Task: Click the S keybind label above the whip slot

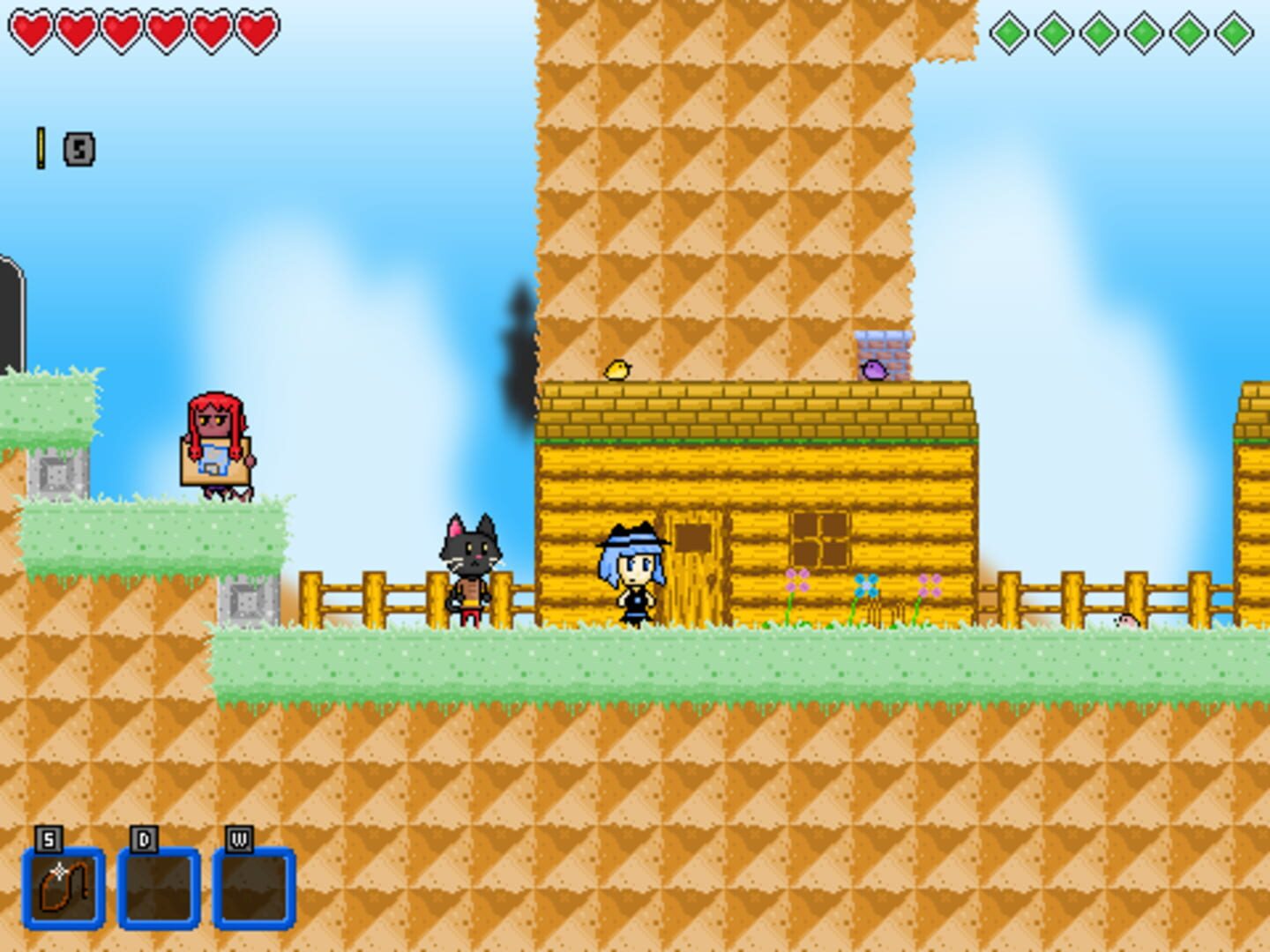Action: 46,837
